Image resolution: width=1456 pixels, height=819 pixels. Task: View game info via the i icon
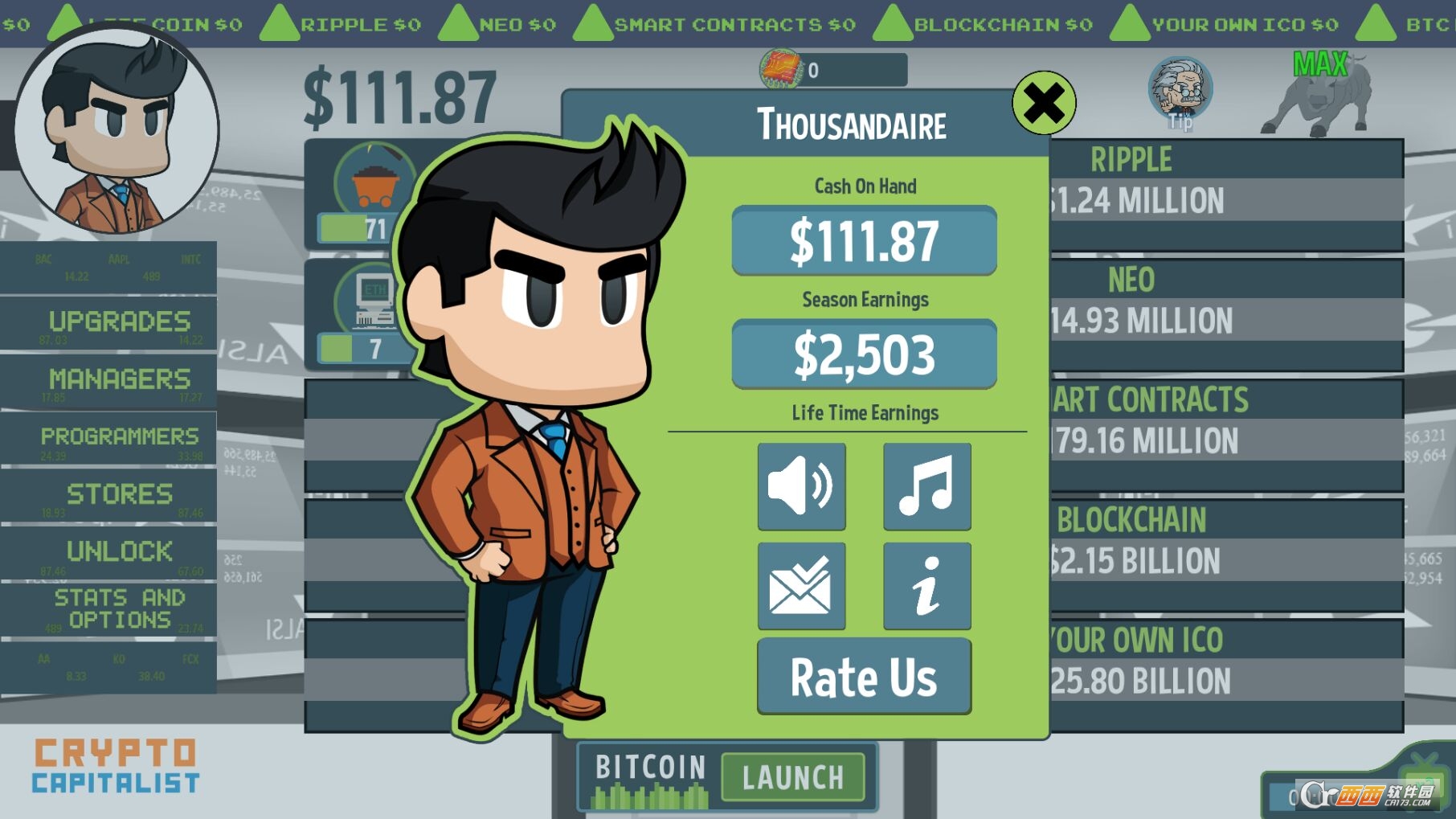925,585
